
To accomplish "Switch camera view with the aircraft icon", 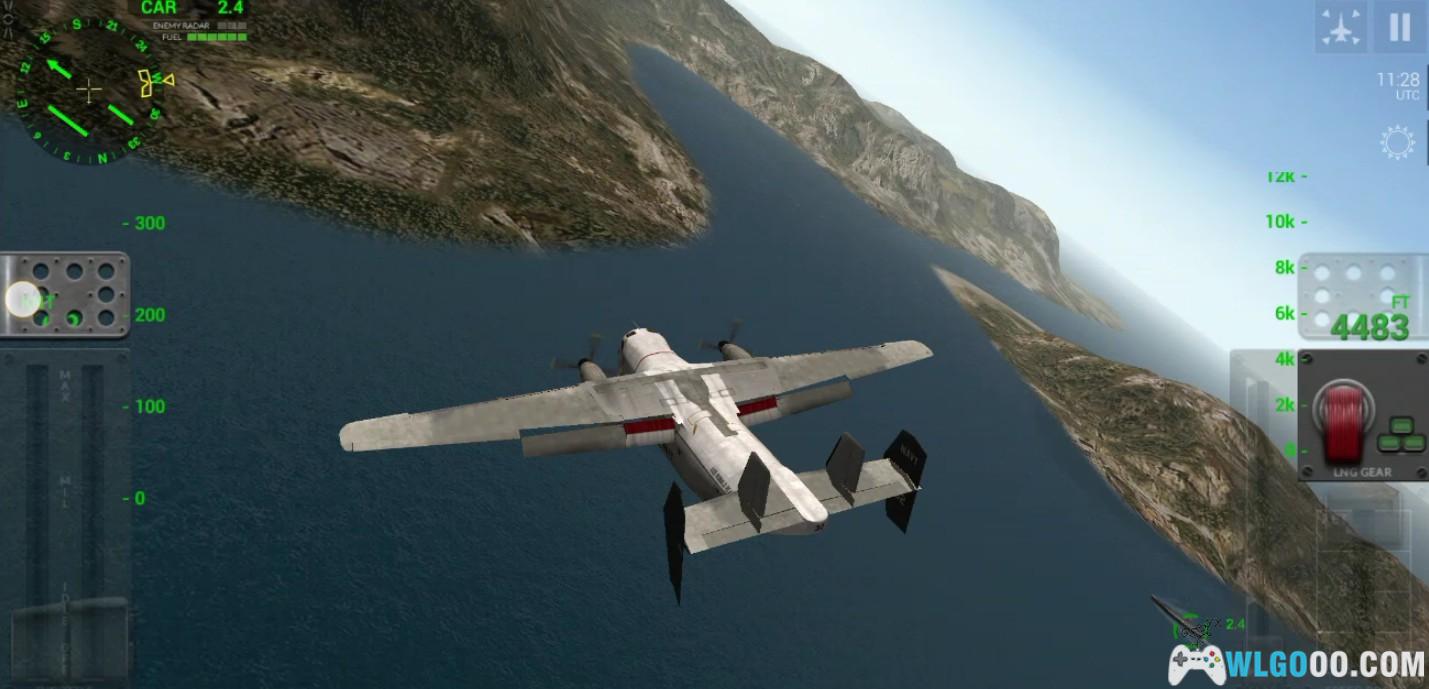I will click(1341, 28).
